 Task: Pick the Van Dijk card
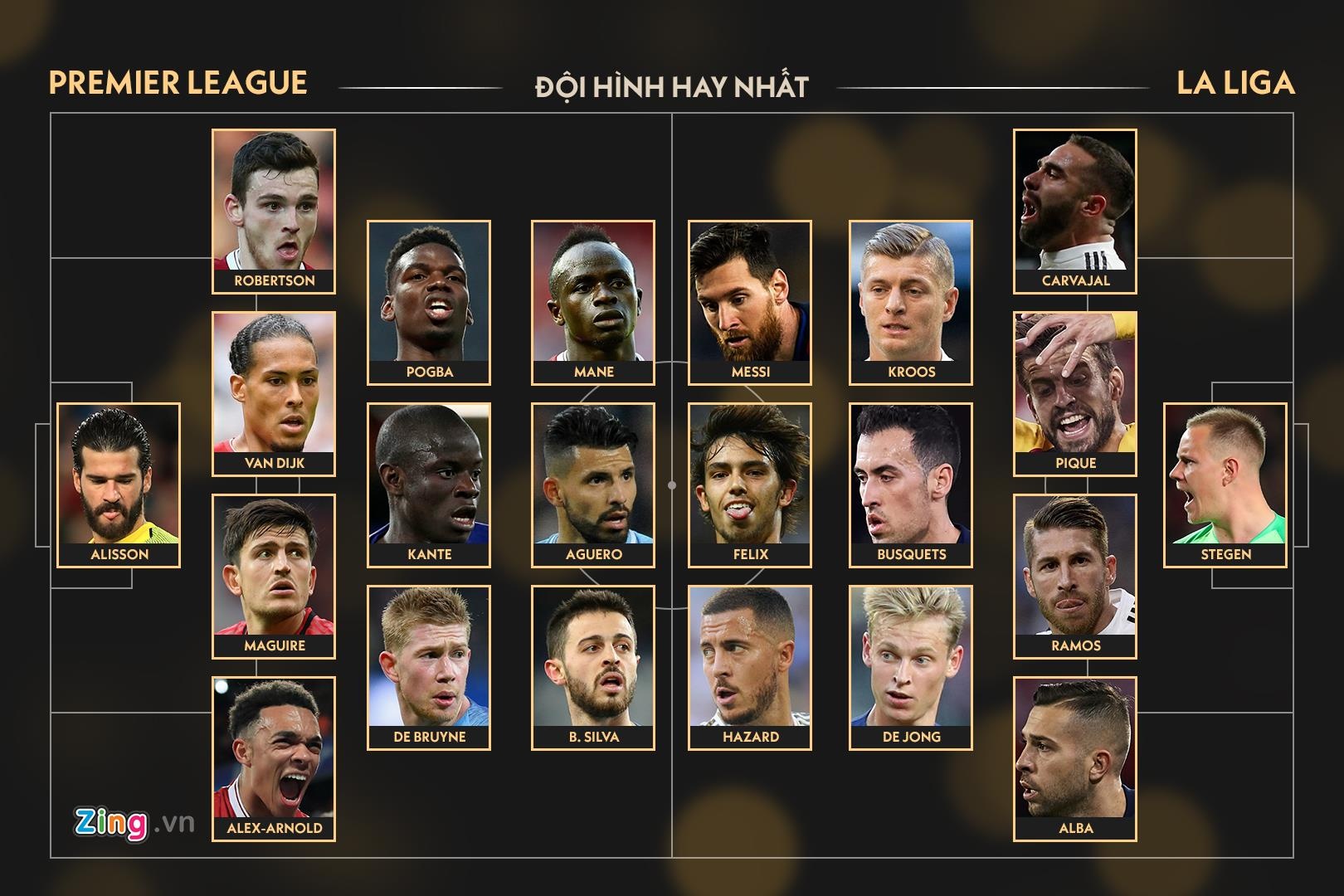[274, 393]
